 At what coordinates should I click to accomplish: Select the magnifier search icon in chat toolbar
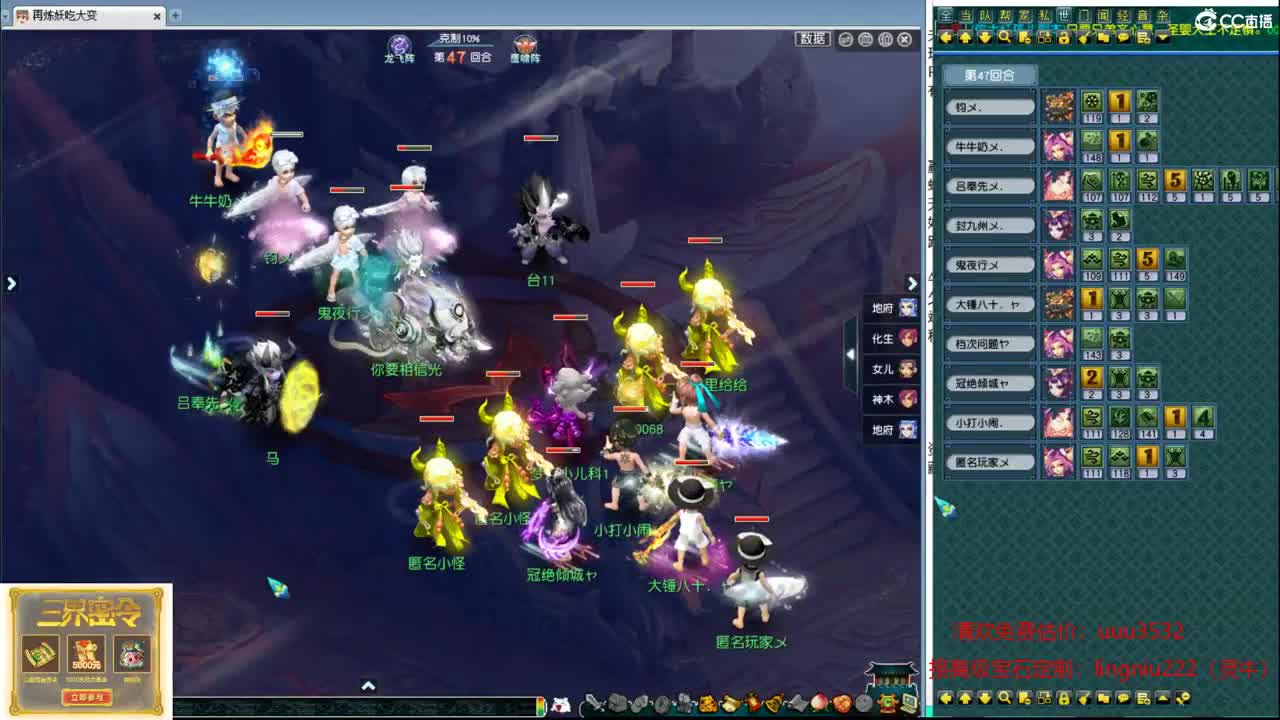(x=1005, y=37)
